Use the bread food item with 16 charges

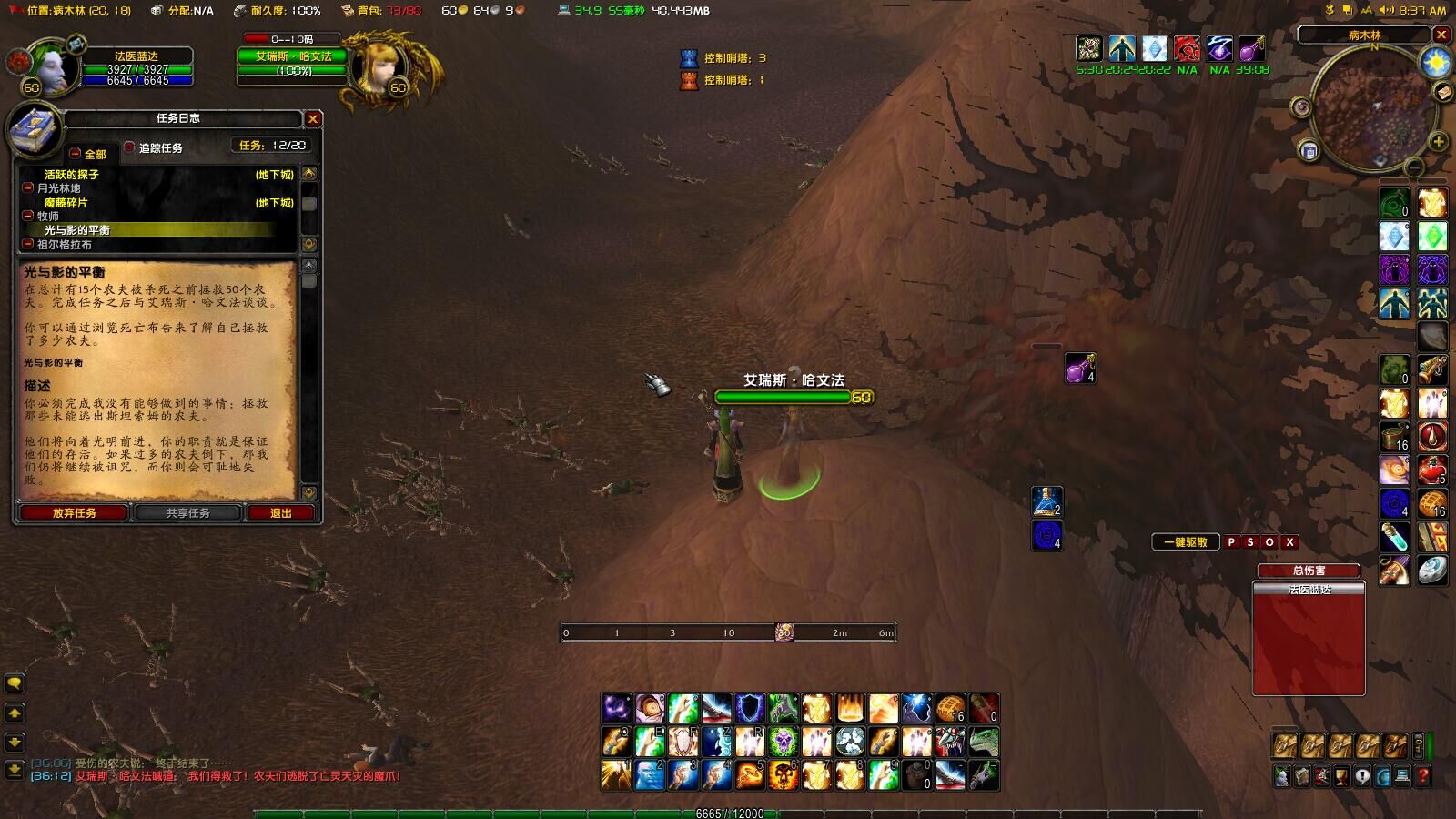[950, 707]
